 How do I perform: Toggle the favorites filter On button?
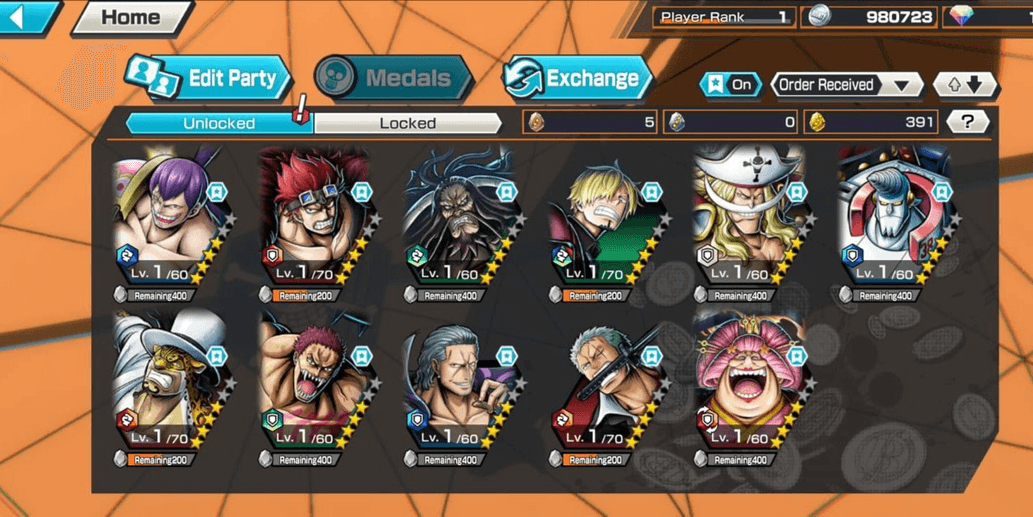pos(731,85)
